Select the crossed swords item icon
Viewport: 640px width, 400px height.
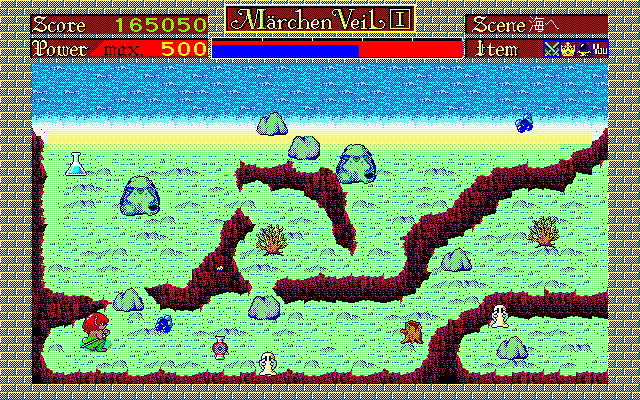pyautogui.click(x=550, y=48)
